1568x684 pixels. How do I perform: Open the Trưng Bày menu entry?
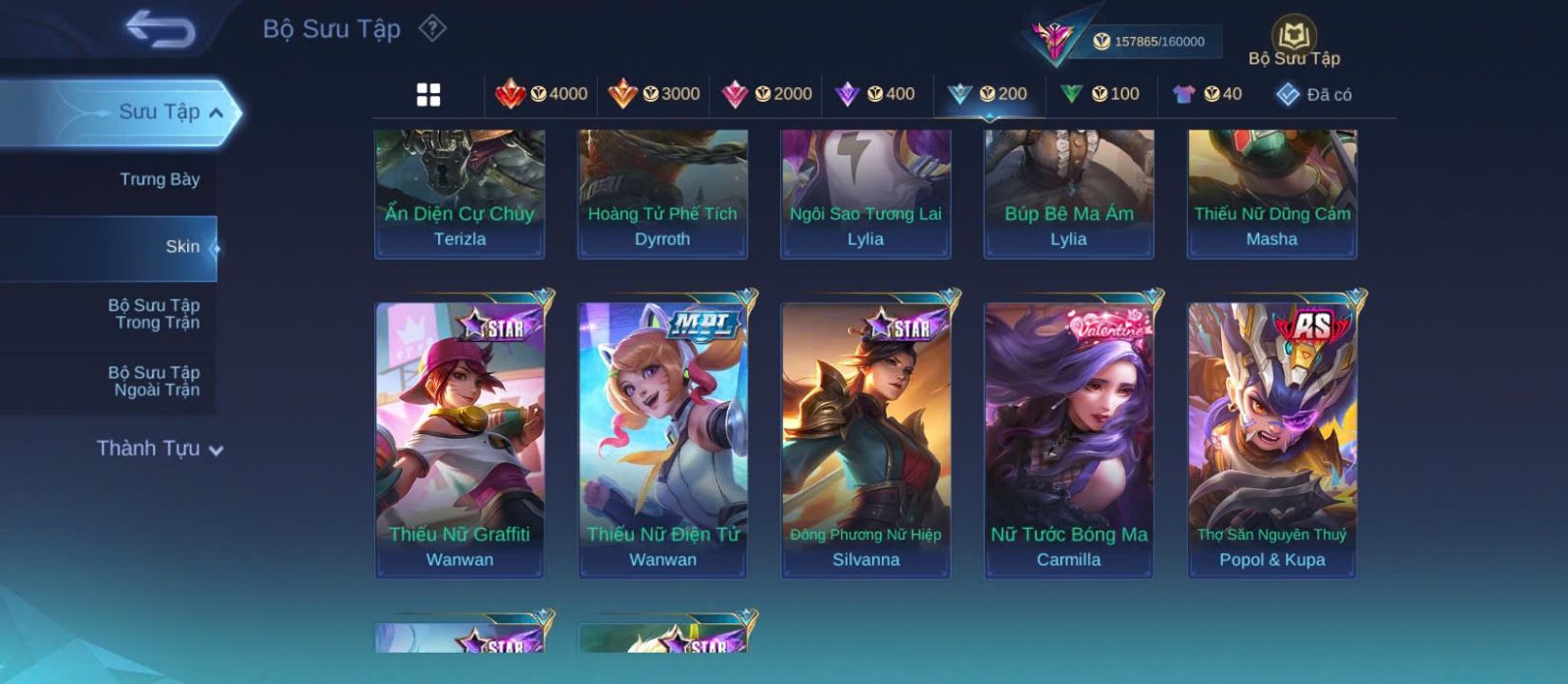tap(159, 179)
